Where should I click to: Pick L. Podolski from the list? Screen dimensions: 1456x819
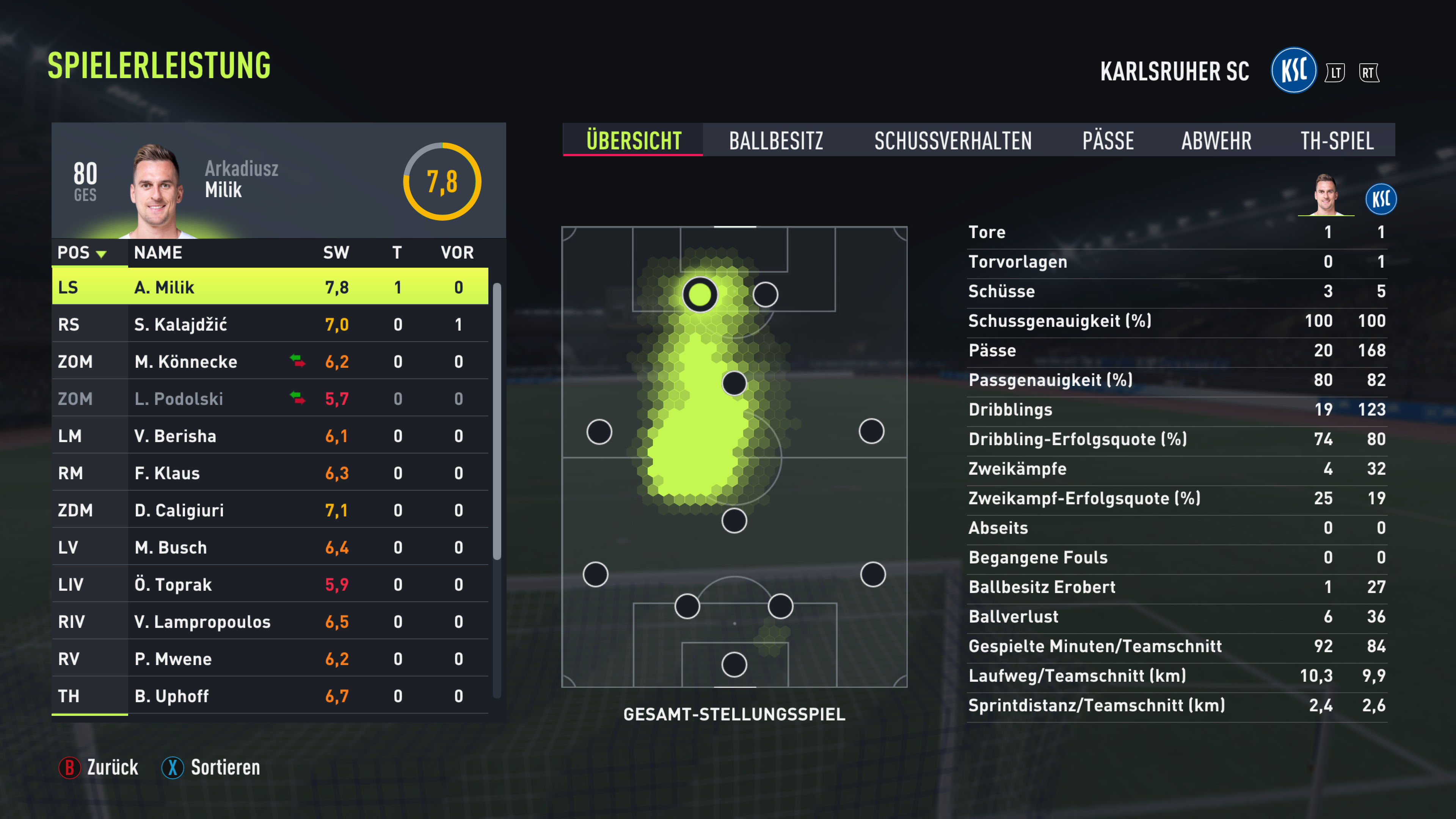pos(270,399)
